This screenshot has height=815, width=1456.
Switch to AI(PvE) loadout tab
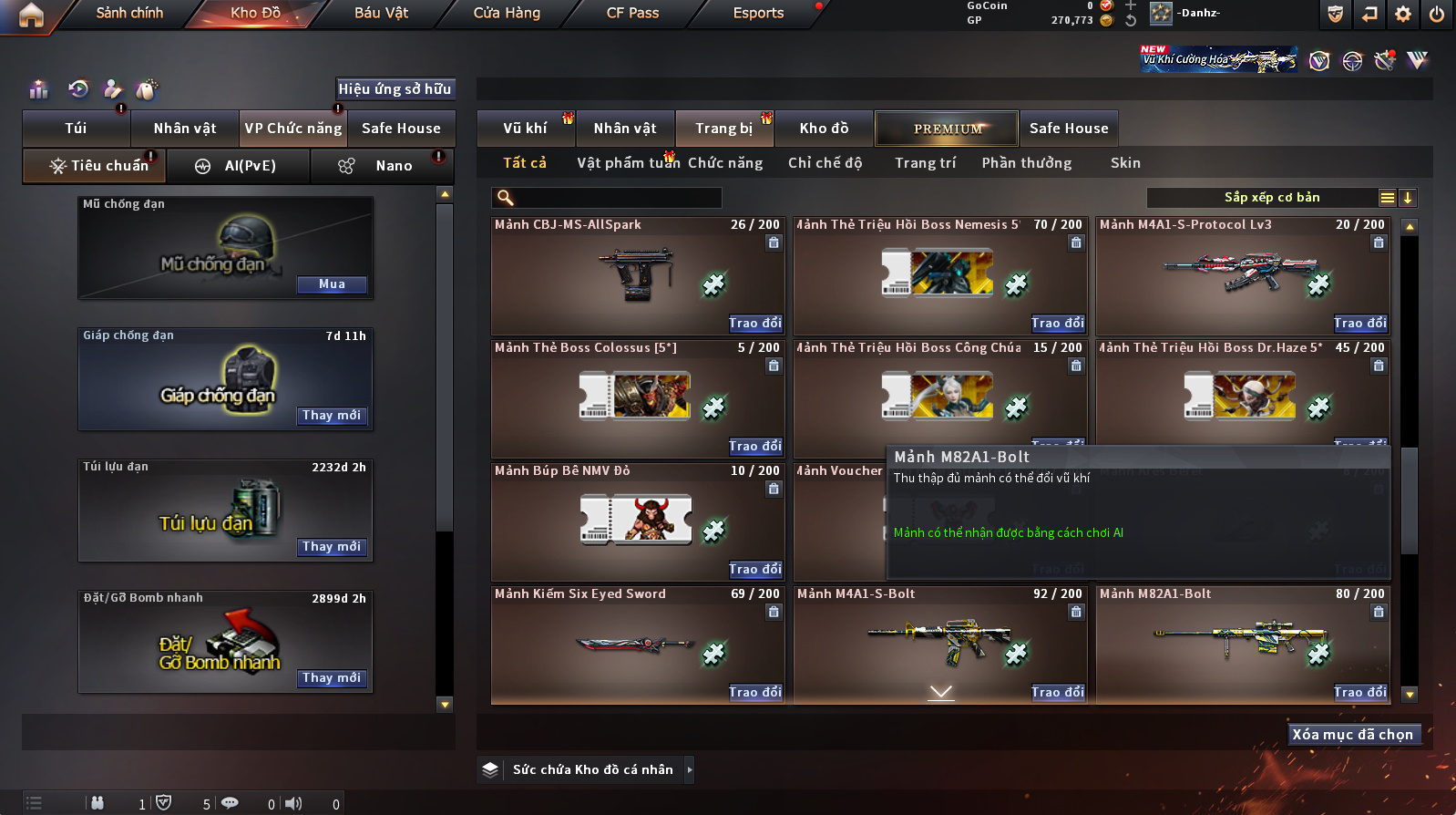(x=250, y=166)
